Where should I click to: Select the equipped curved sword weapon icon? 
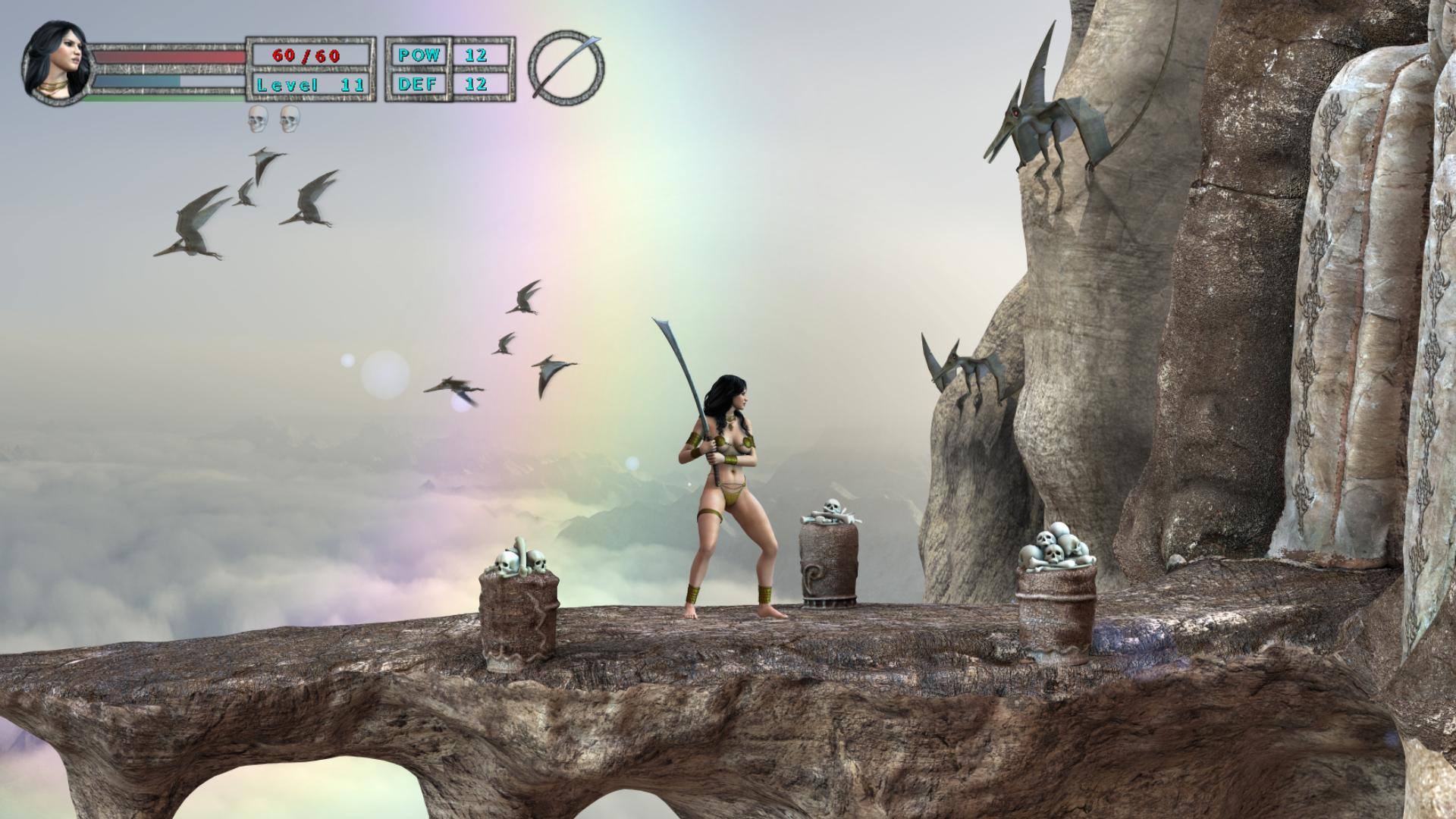pos(566,67)
